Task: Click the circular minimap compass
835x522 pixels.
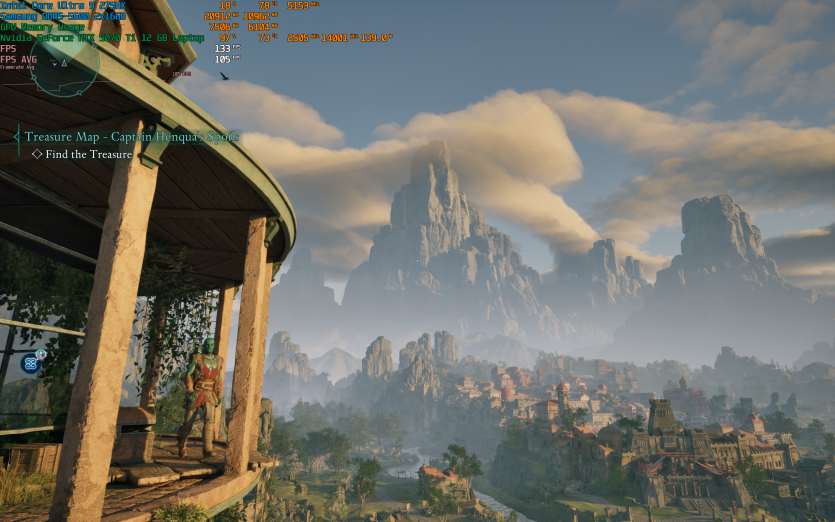Action: (x=64, y=63)
